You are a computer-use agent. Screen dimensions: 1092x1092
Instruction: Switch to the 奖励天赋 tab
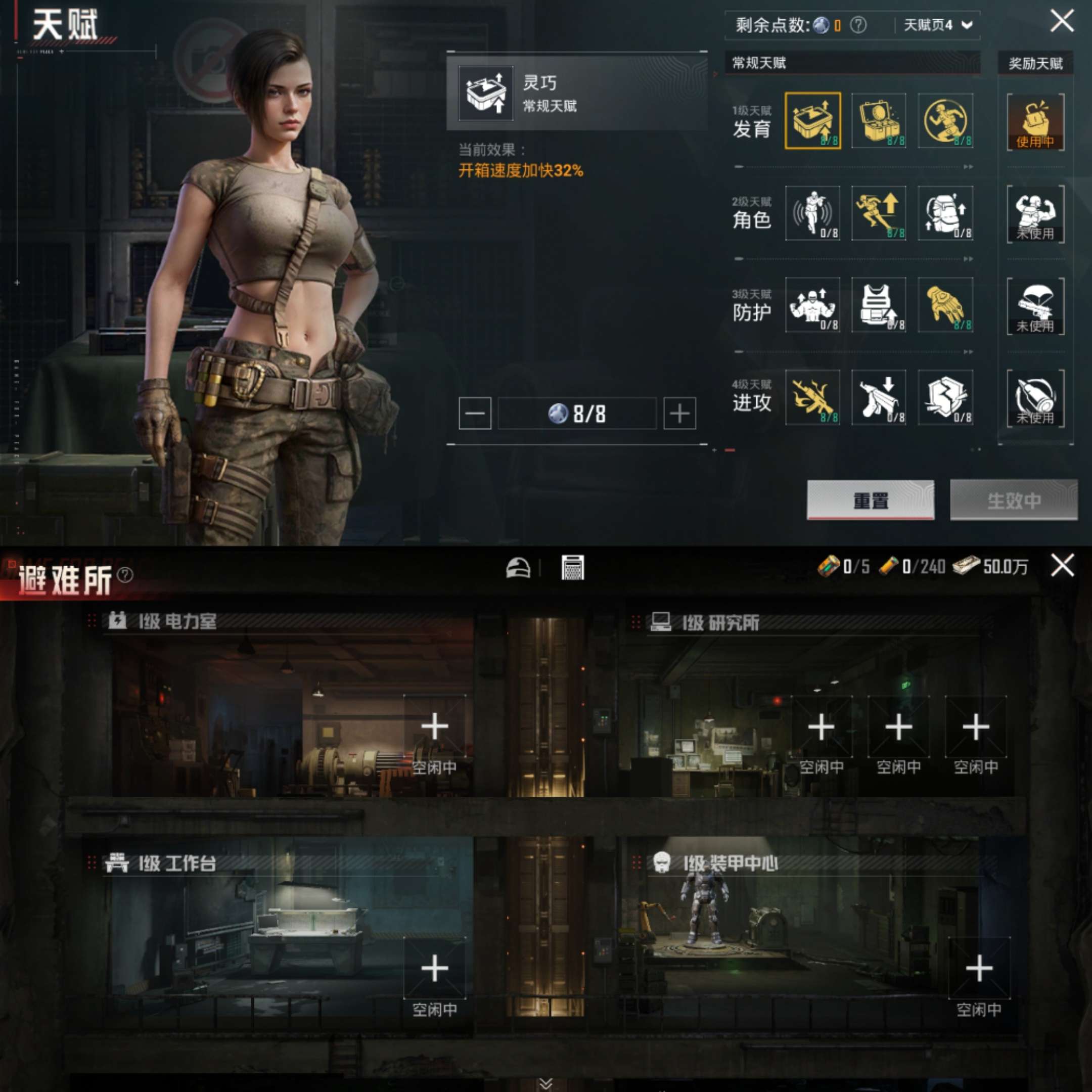click(x=1036, y=63)
